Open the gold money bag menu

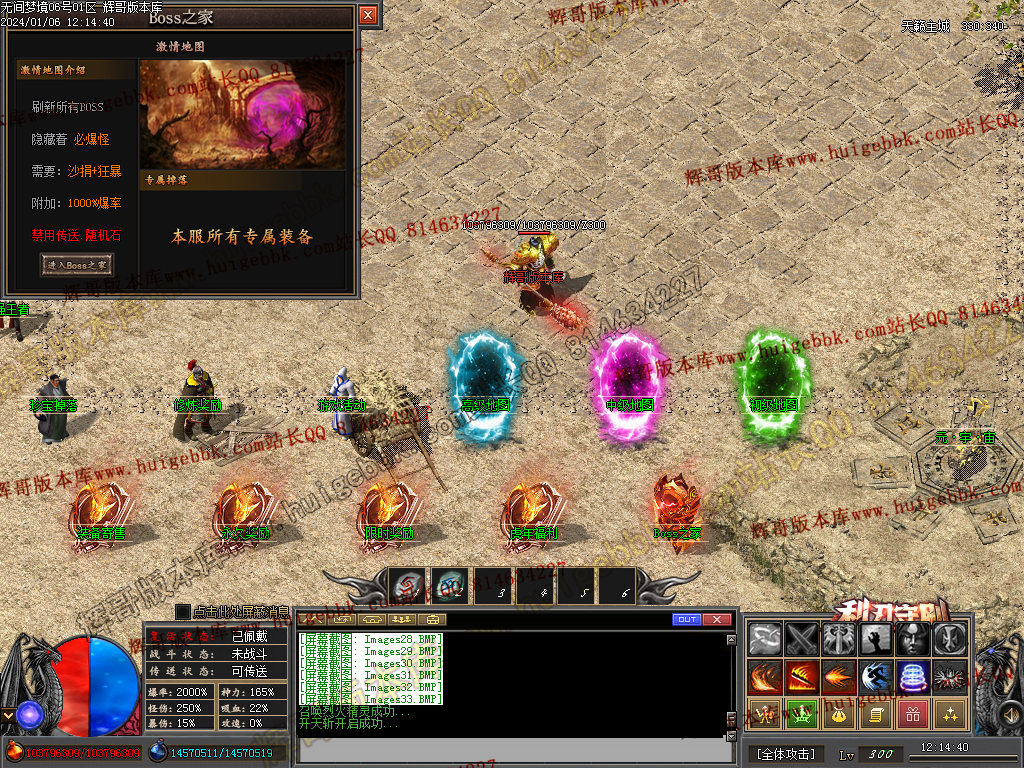click(839, 714)
